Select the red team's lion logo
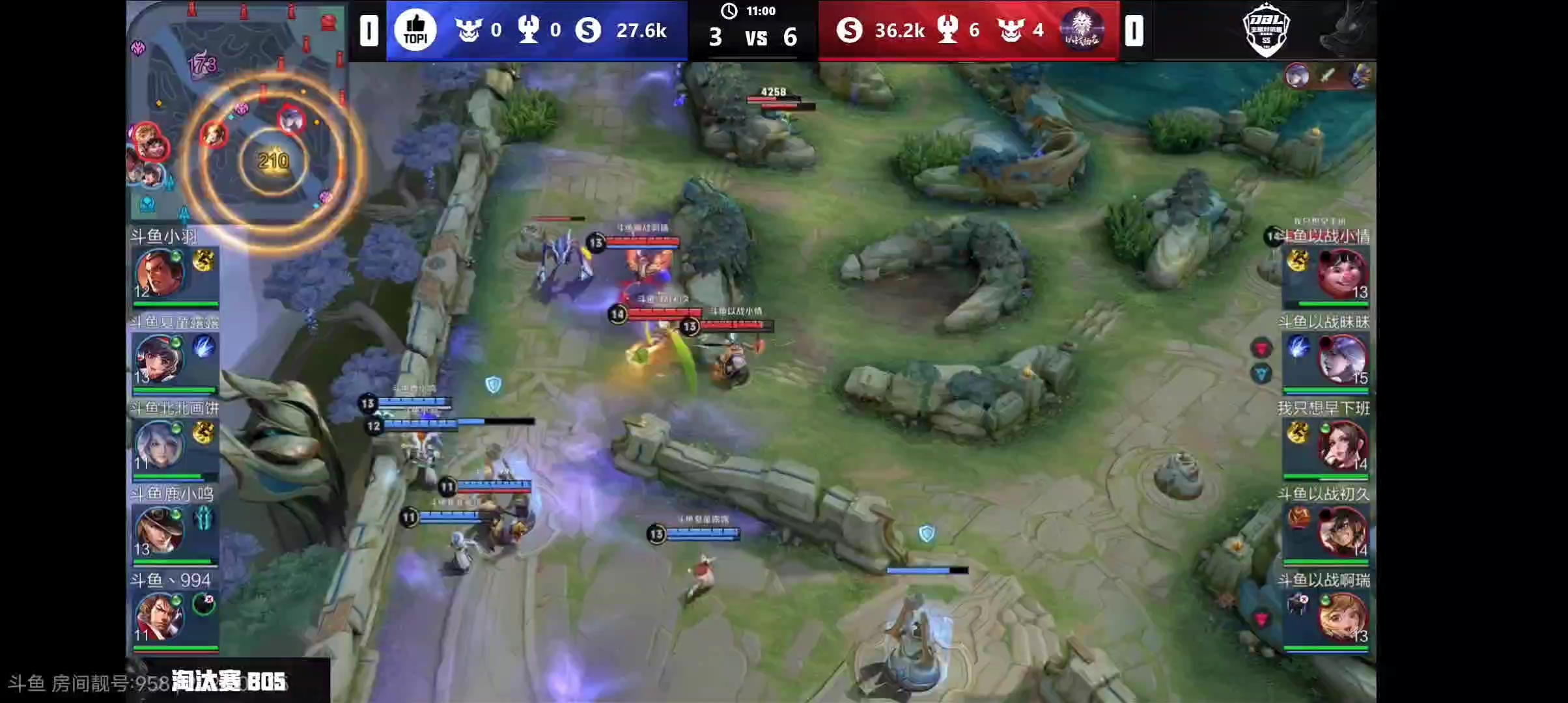Viewport: 1568px width, 703px height. pos(1082,30)
